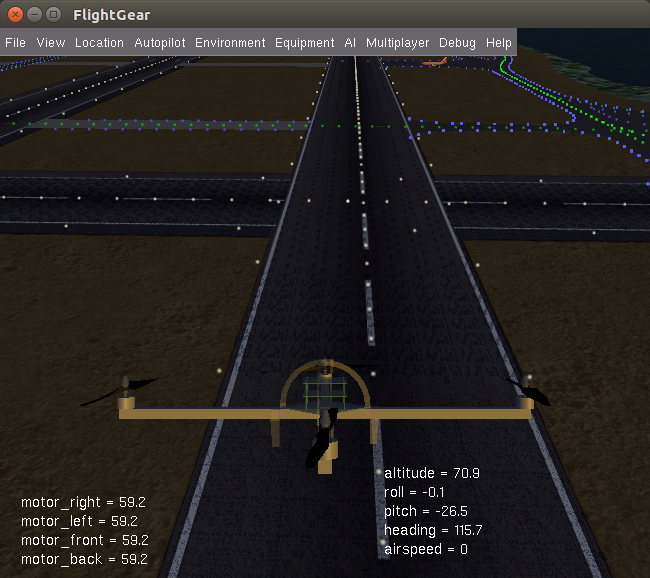
Task: Open the File menu
Action: (15, 43)
